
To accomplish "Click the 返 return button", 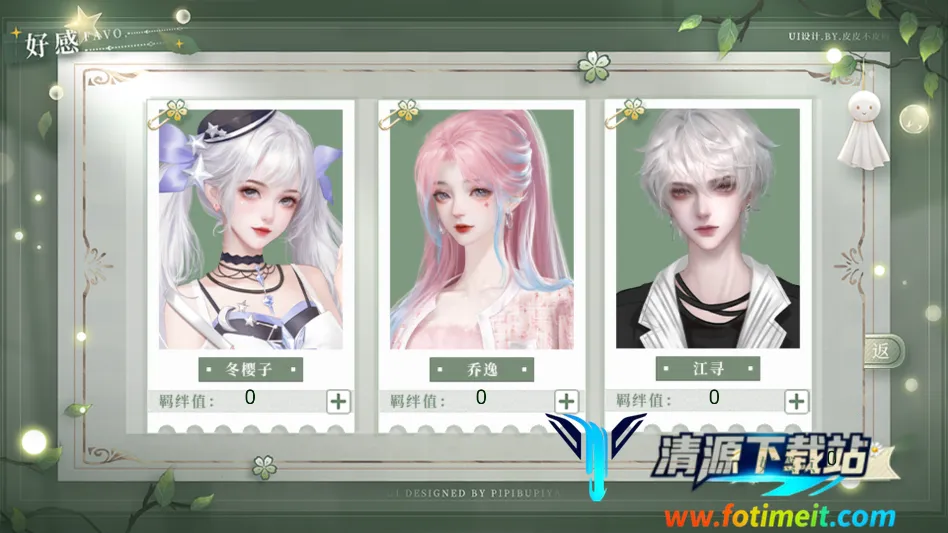I will [882, 351].
